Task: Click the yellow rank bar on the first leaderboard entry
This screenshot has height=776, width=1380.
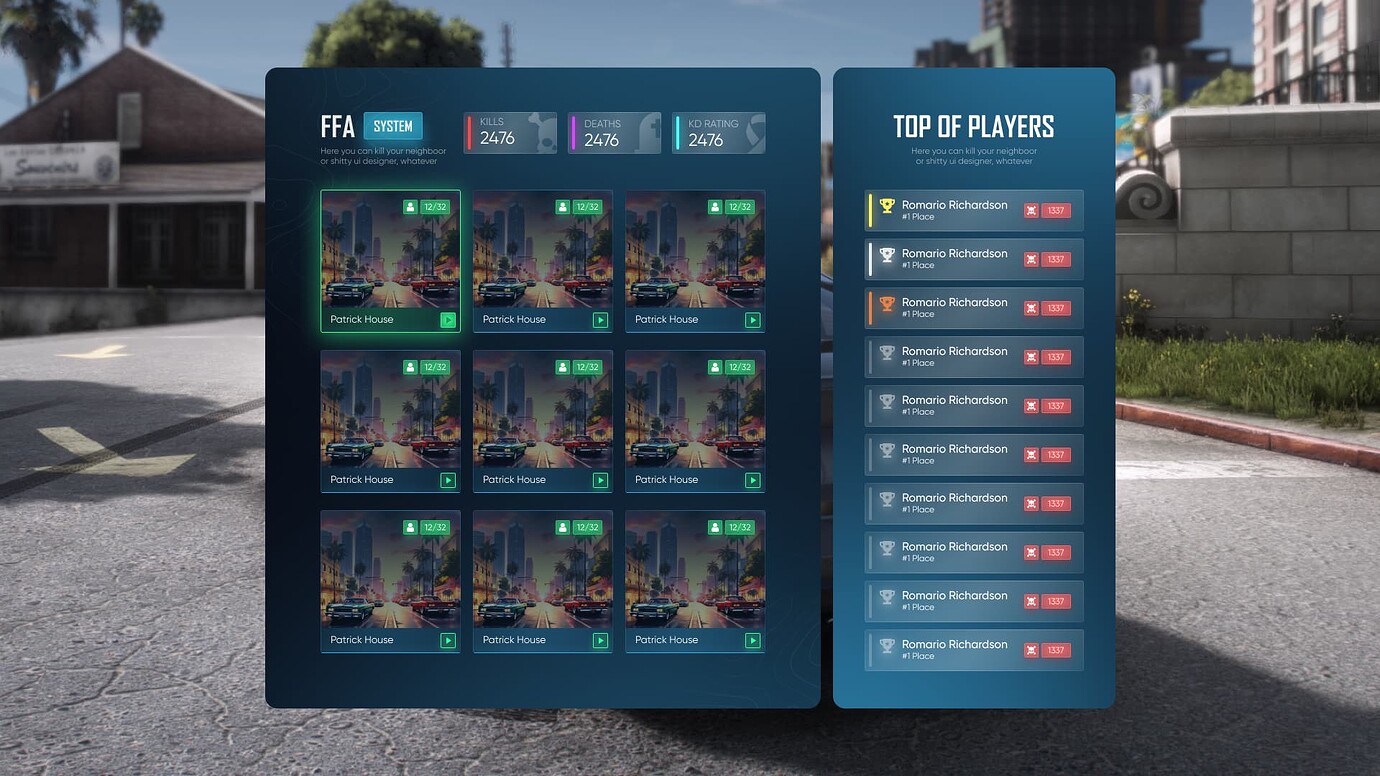Action: pyautogui.click(x=870, y=210)
